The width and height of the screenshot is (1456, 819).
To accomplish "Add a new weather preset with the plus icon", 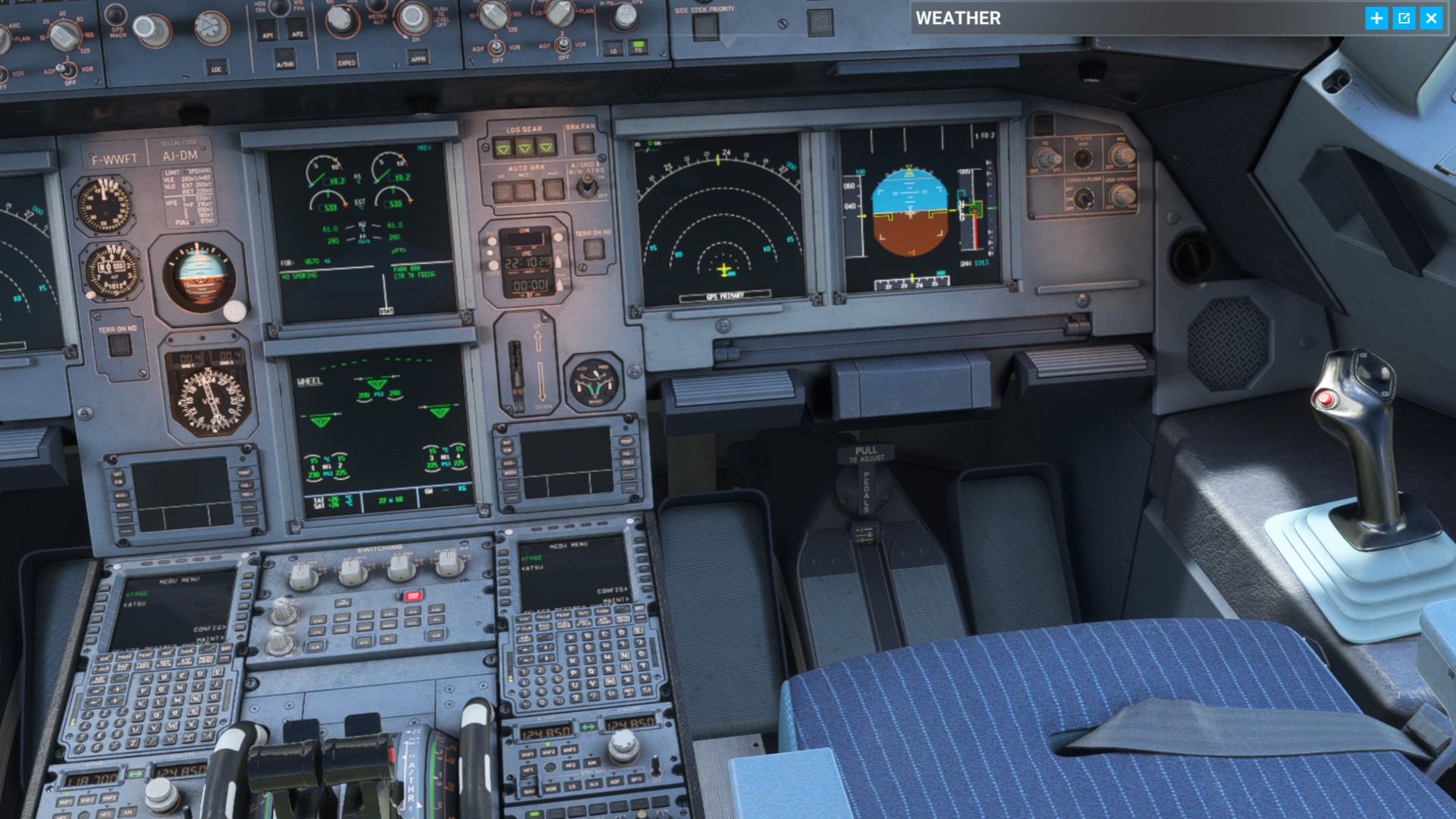I will pyautogui.click(x=1376, y=19).
